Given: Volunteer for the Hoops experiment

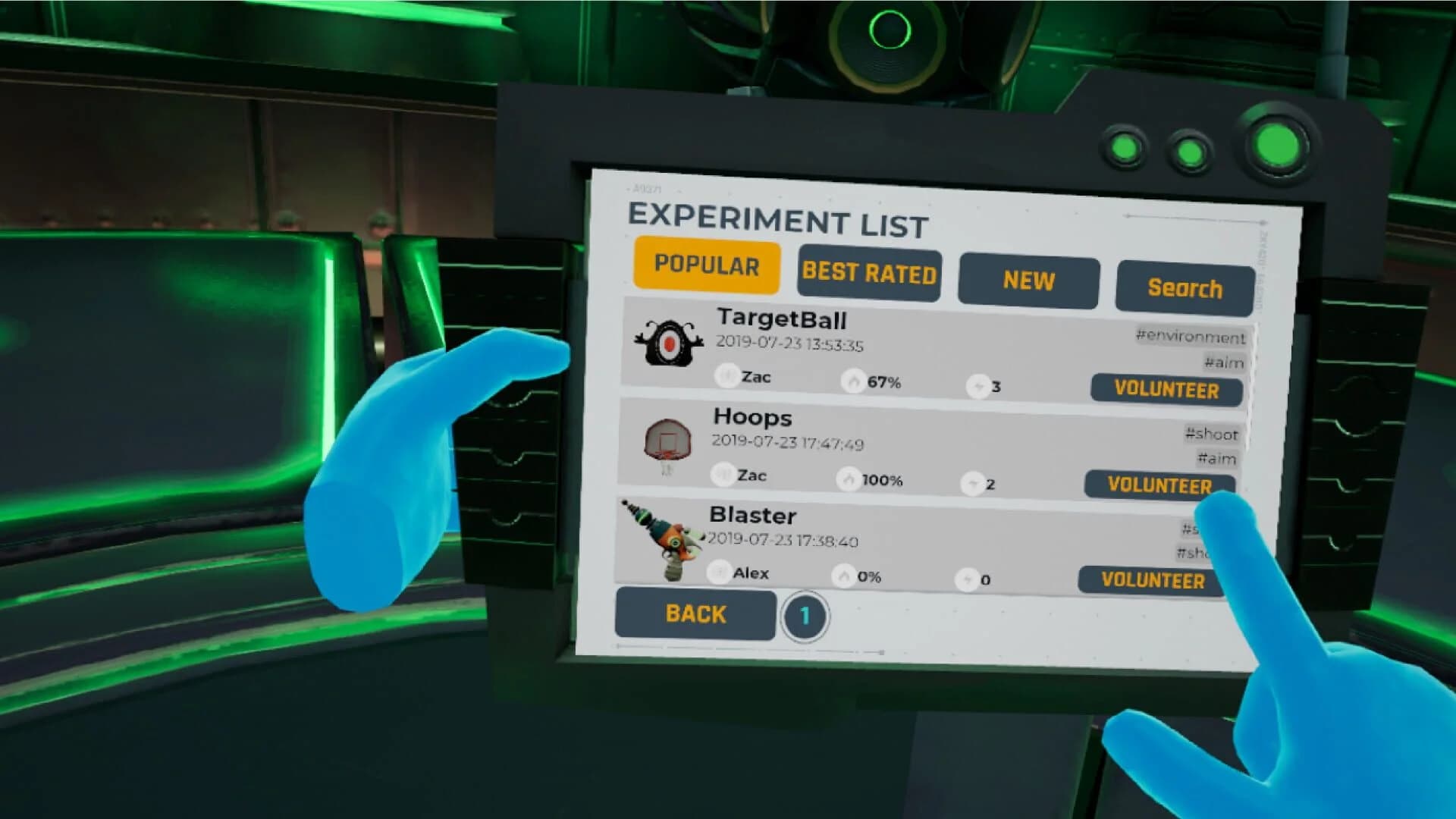Looking at the screenshot, I should pyautogui.click(x=1159, y=486).
